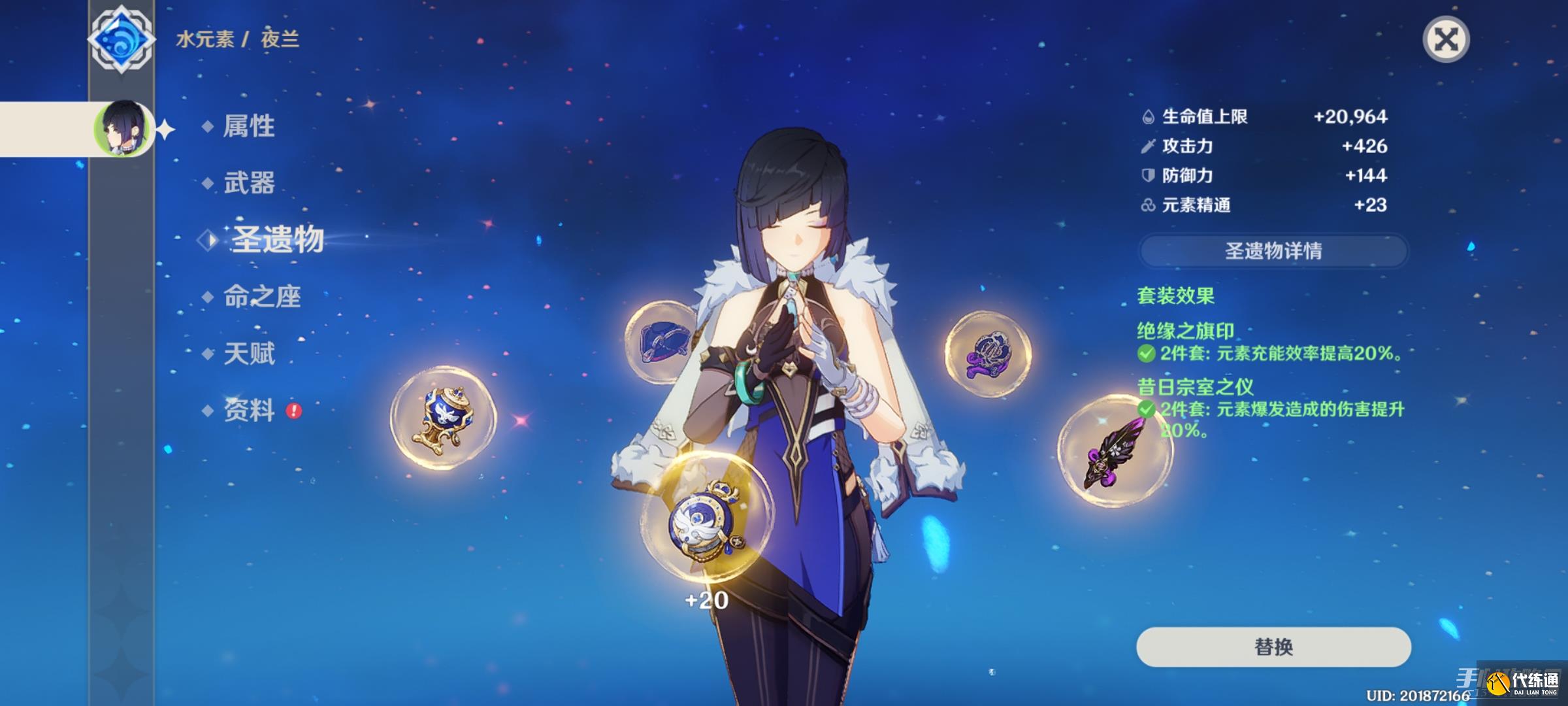1568x706 pixels.
Task: Select the purple flower artifact slot
Action: point(988,354)
